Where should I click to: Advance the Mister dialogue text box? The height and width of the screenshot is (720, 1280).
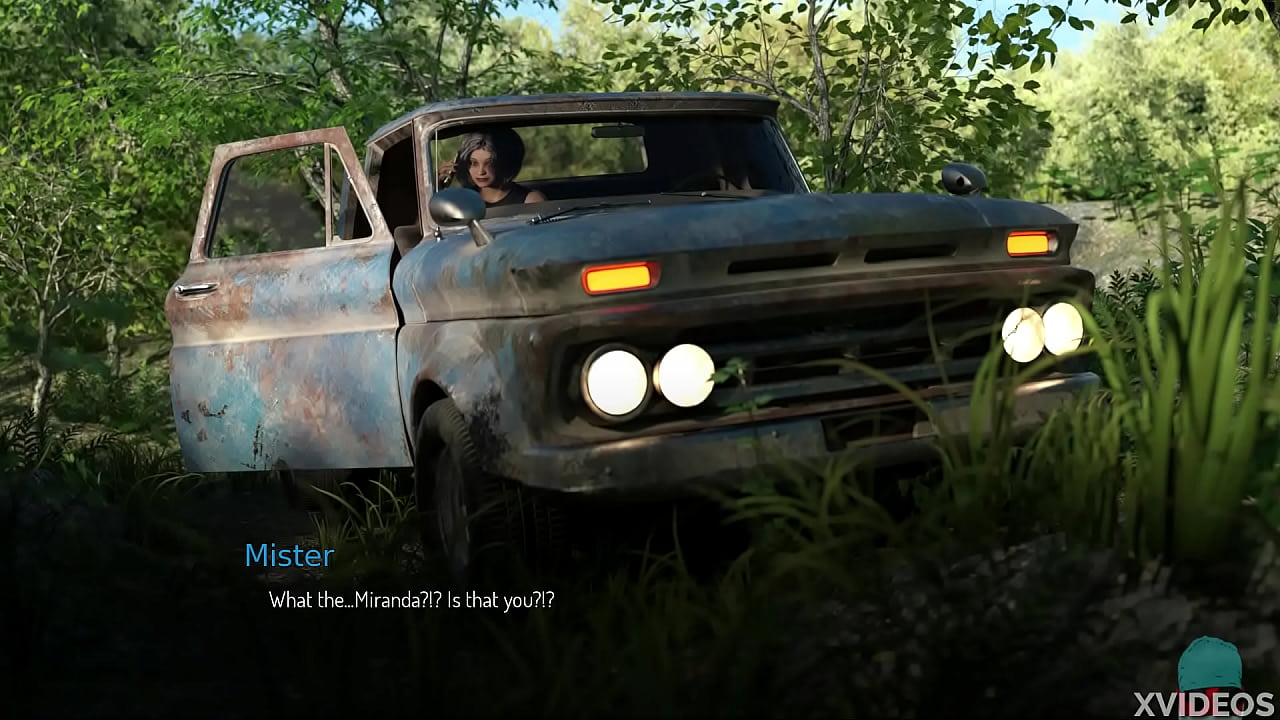click(411, 600)
